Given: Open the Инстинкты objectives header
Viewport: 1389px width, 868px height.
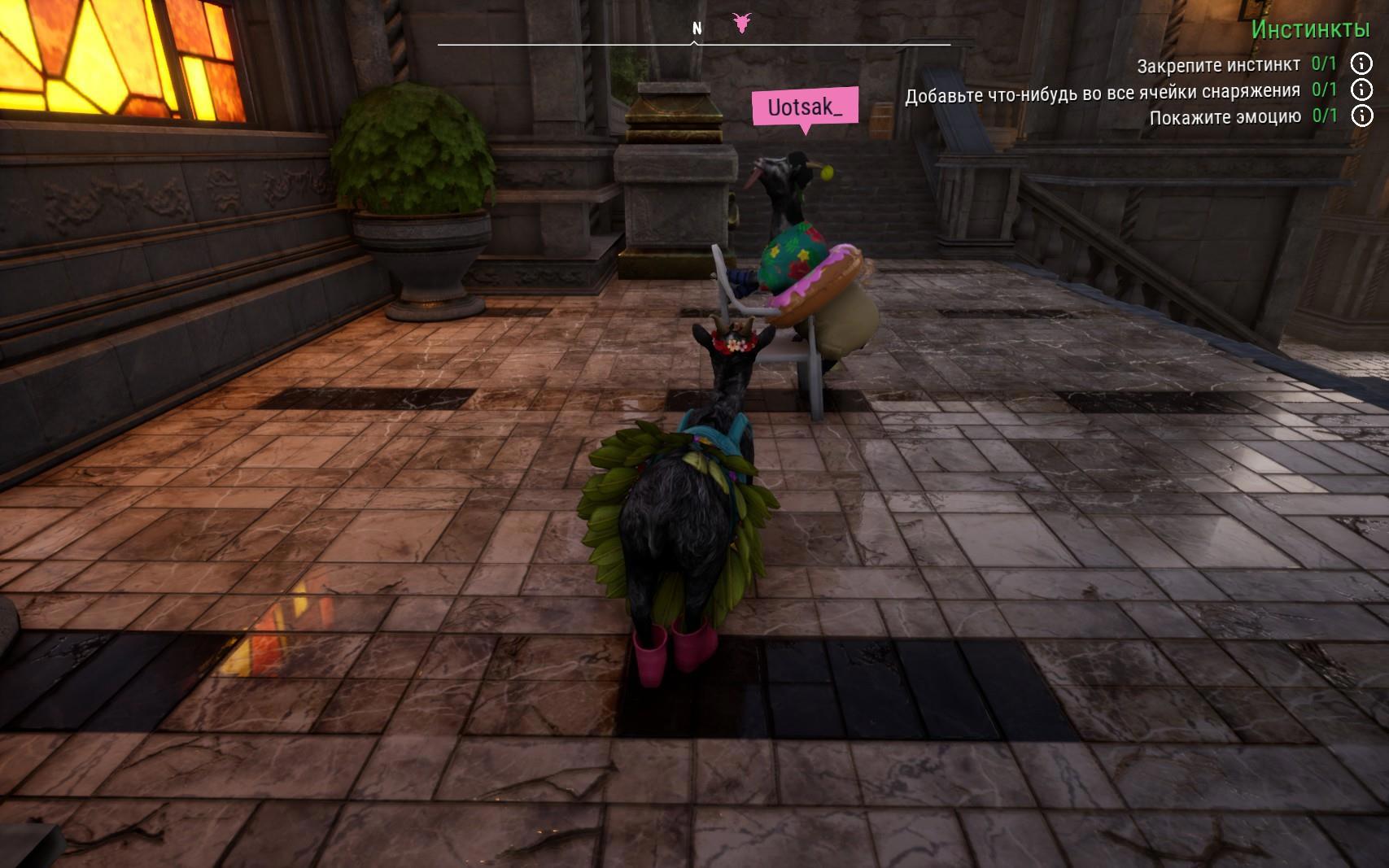Looking at the screenshot, I should (1309, 30).
